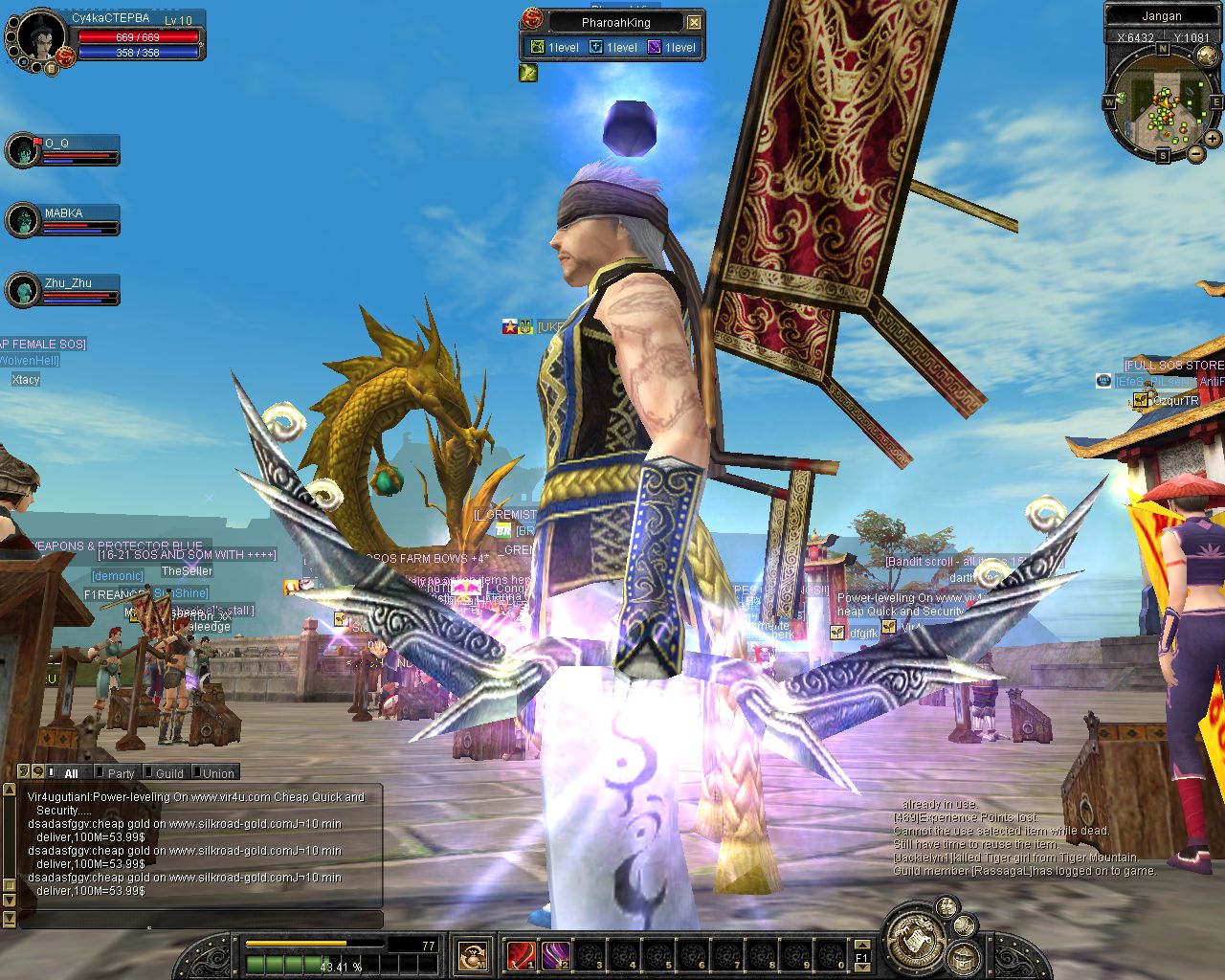This screenshot has height=980, width=1225.
Task: Select the All chat tab
Action: (71, 773)
